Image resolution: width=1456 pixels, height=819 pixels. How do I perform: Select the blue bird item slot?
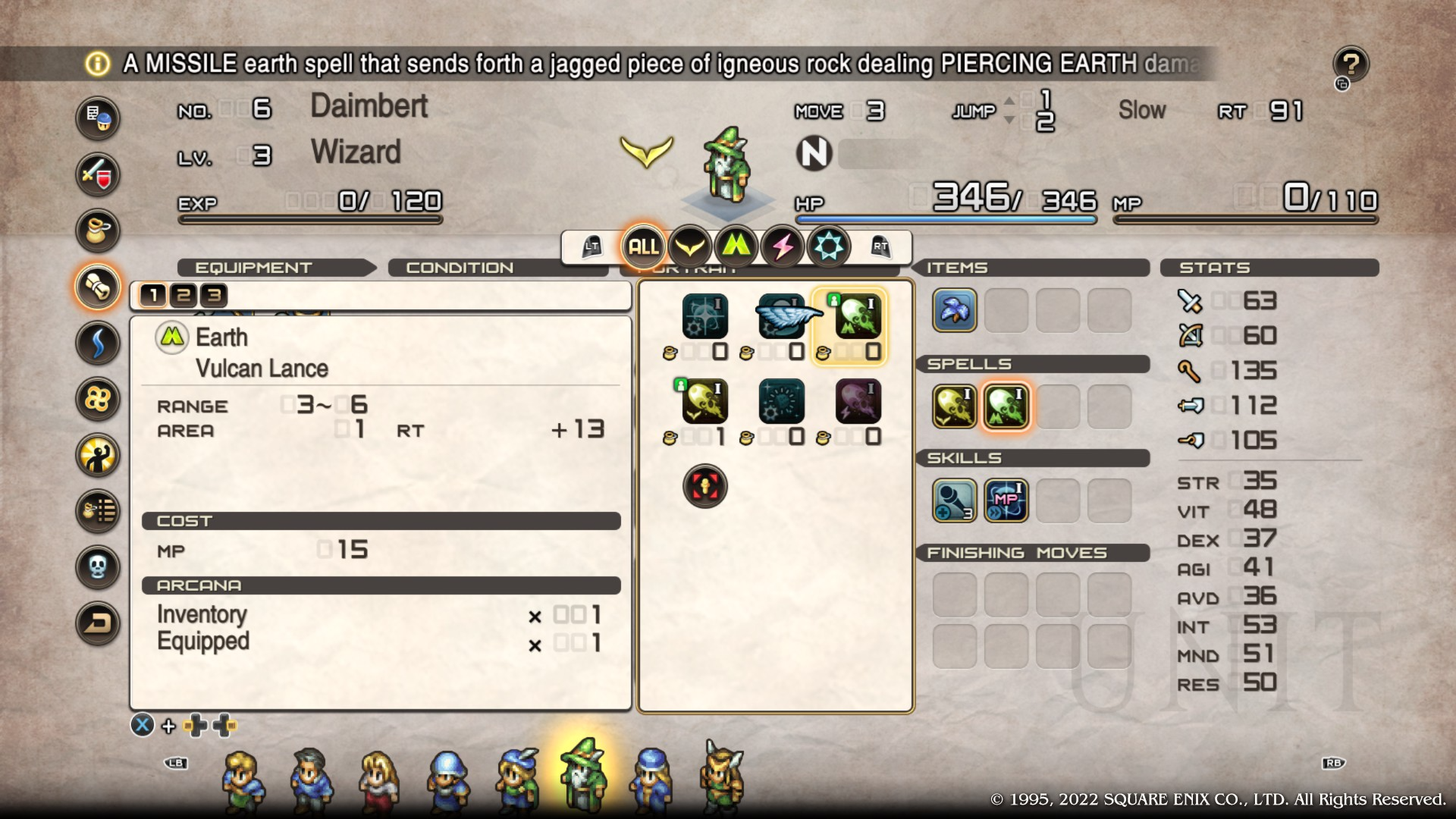[954, 310]
